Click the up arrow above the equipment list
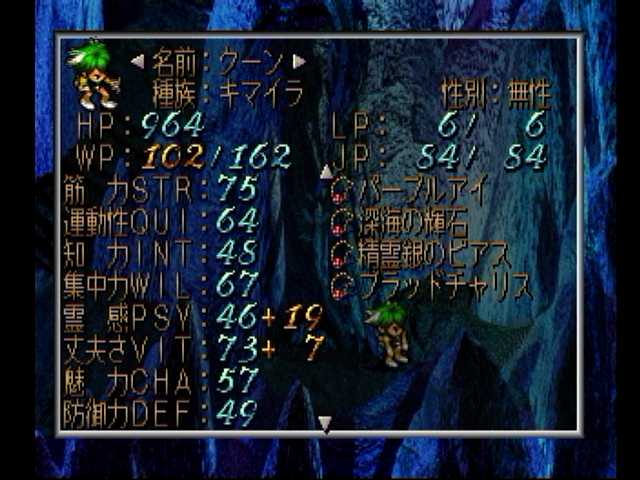 tap(324, 171)
